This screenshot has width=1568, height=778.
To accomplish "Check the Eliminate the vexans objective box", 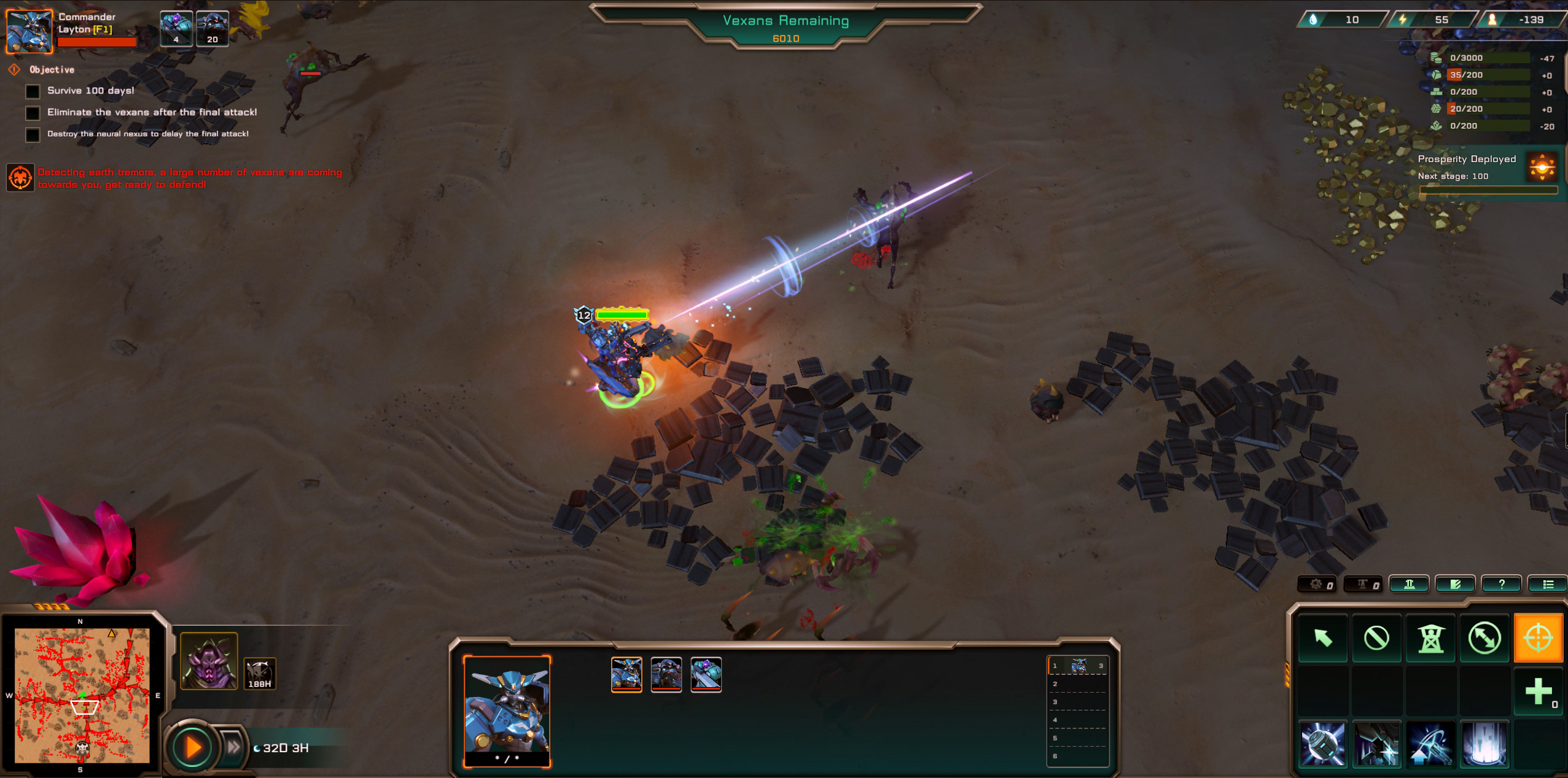I will (32, 113).
